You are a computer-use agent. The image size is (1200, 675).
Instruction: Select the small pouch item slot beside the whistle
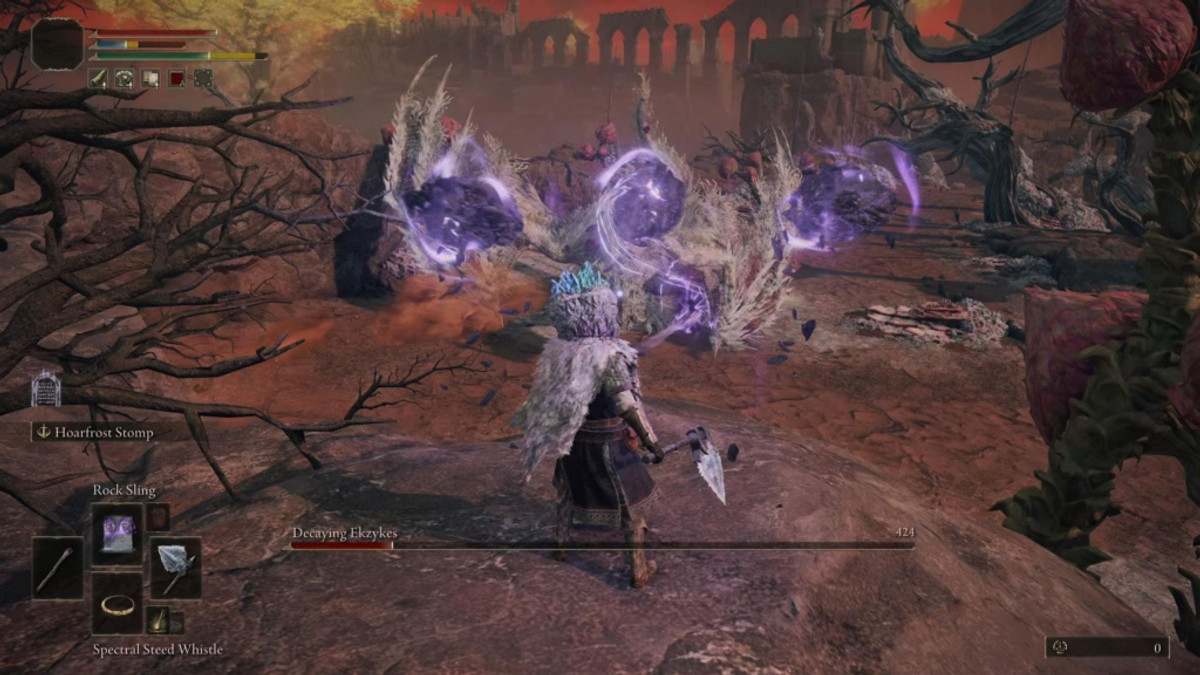157,620
